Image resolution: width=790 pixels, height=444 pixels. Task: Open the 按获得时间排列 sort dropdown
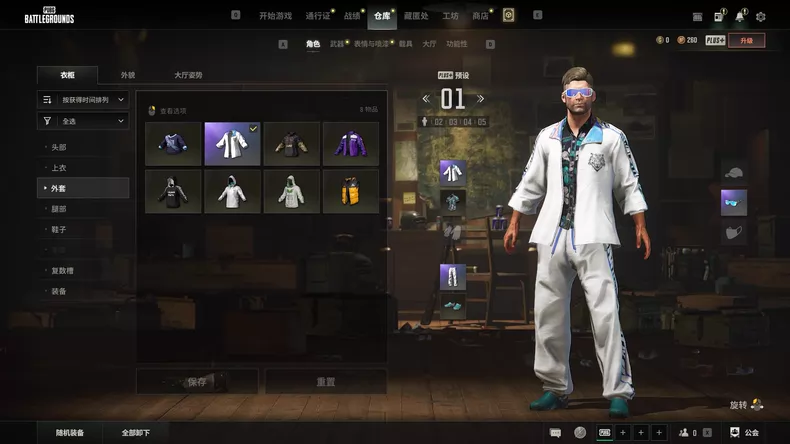(x=84, y=100)
